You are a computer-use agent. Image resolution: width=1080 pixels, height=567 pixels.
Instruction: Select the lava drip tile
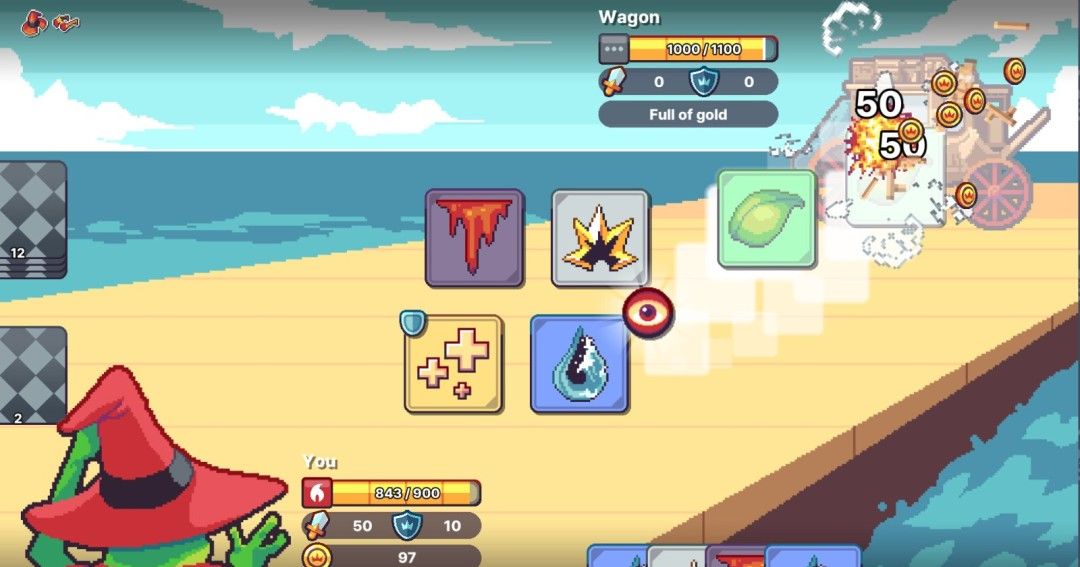pos(474,238)
